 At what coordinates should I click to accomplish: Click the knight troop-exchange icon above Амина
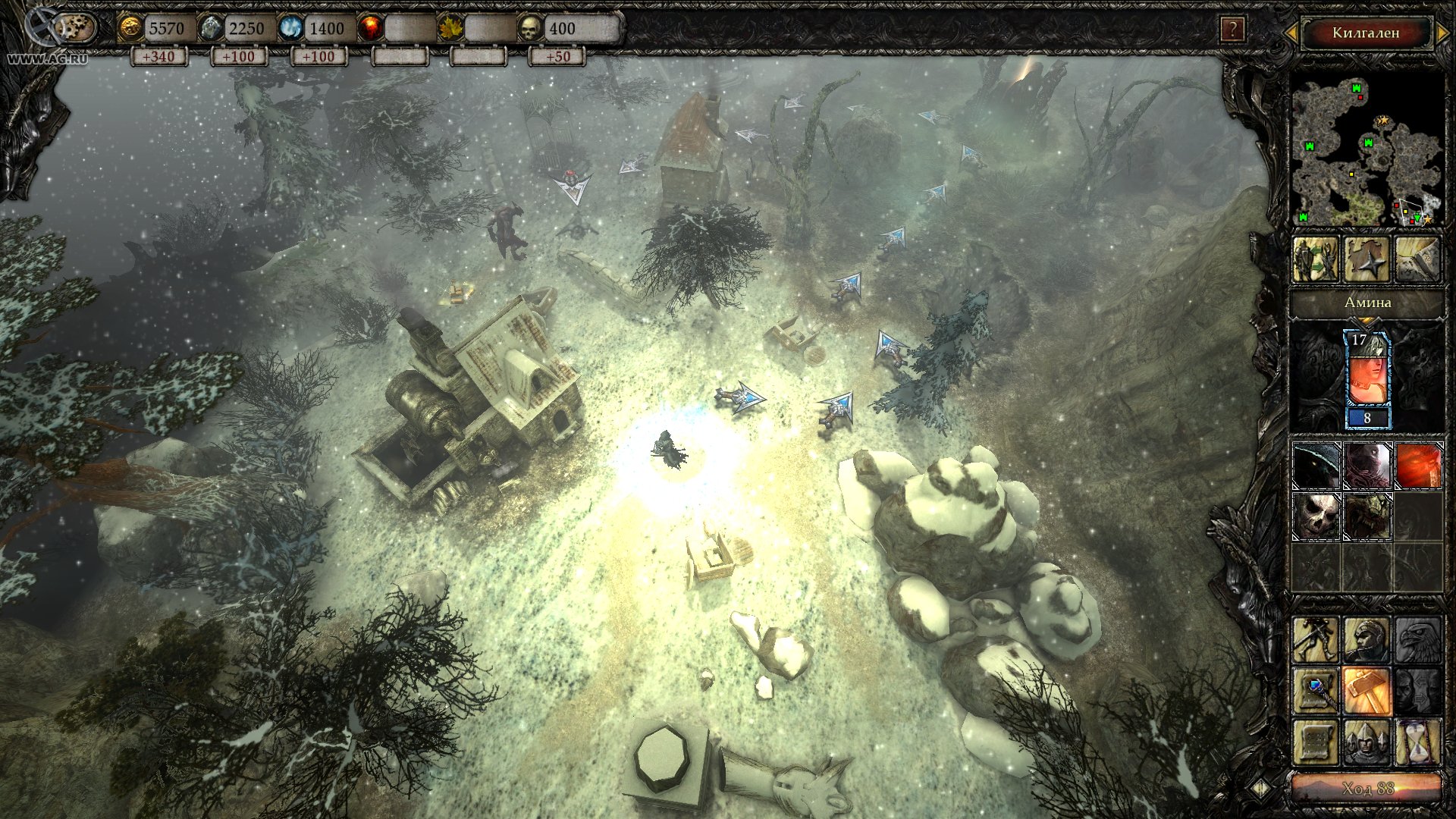coord(1316,257)
